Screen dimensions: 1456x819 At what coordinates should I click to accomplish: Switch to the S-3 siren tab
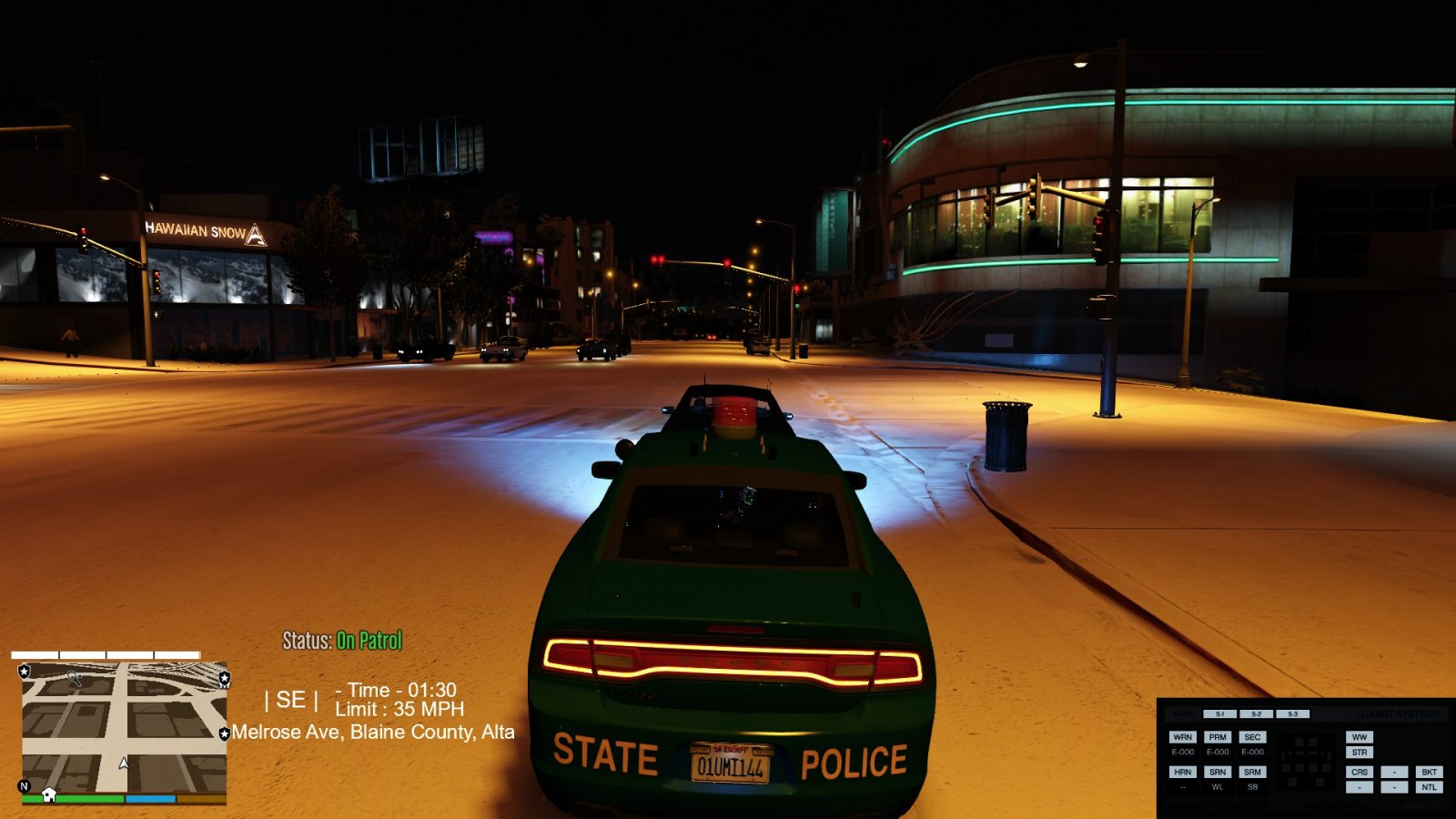[1292, 714]
